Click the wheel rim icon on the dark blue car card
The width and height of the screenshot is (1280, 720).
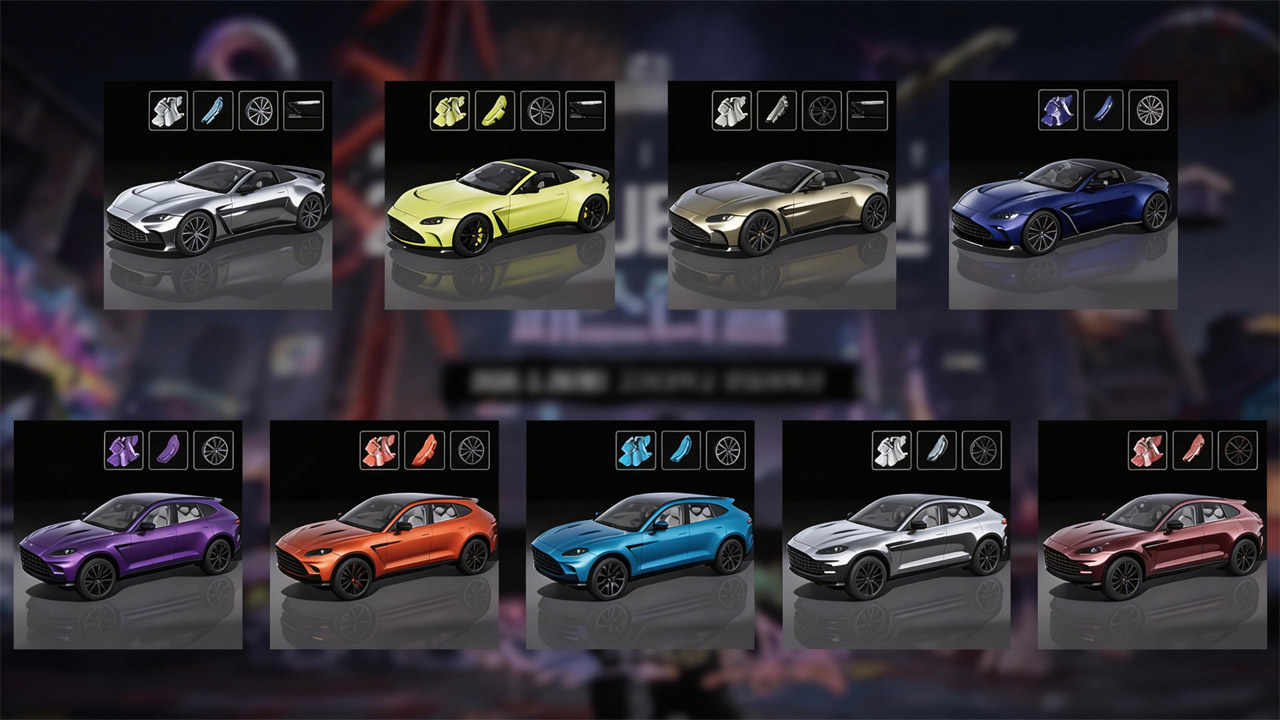1149,110
